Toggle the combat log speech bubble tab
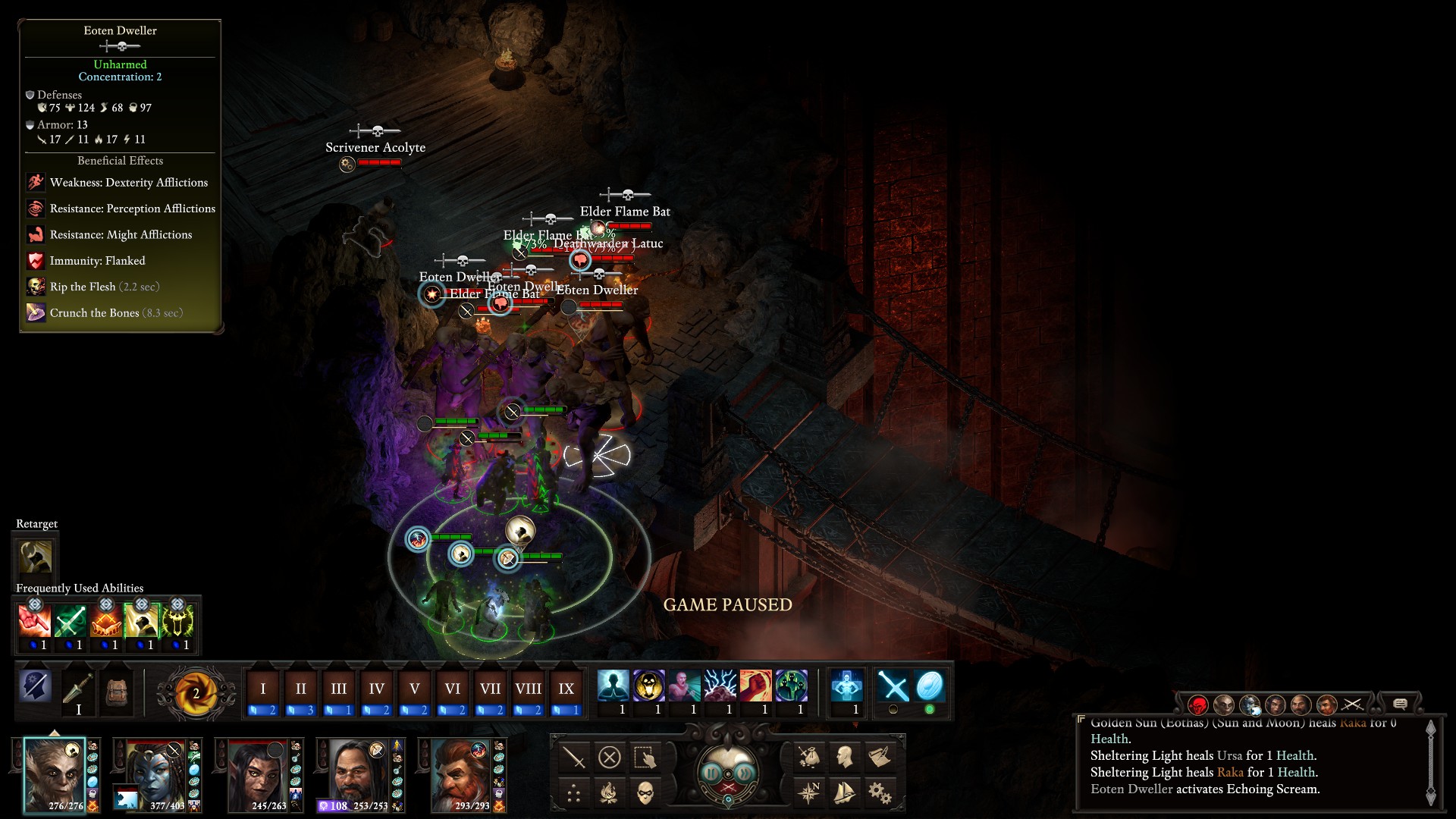The height and width of the screenshot is (819, 1456). tap(1400, 704)
